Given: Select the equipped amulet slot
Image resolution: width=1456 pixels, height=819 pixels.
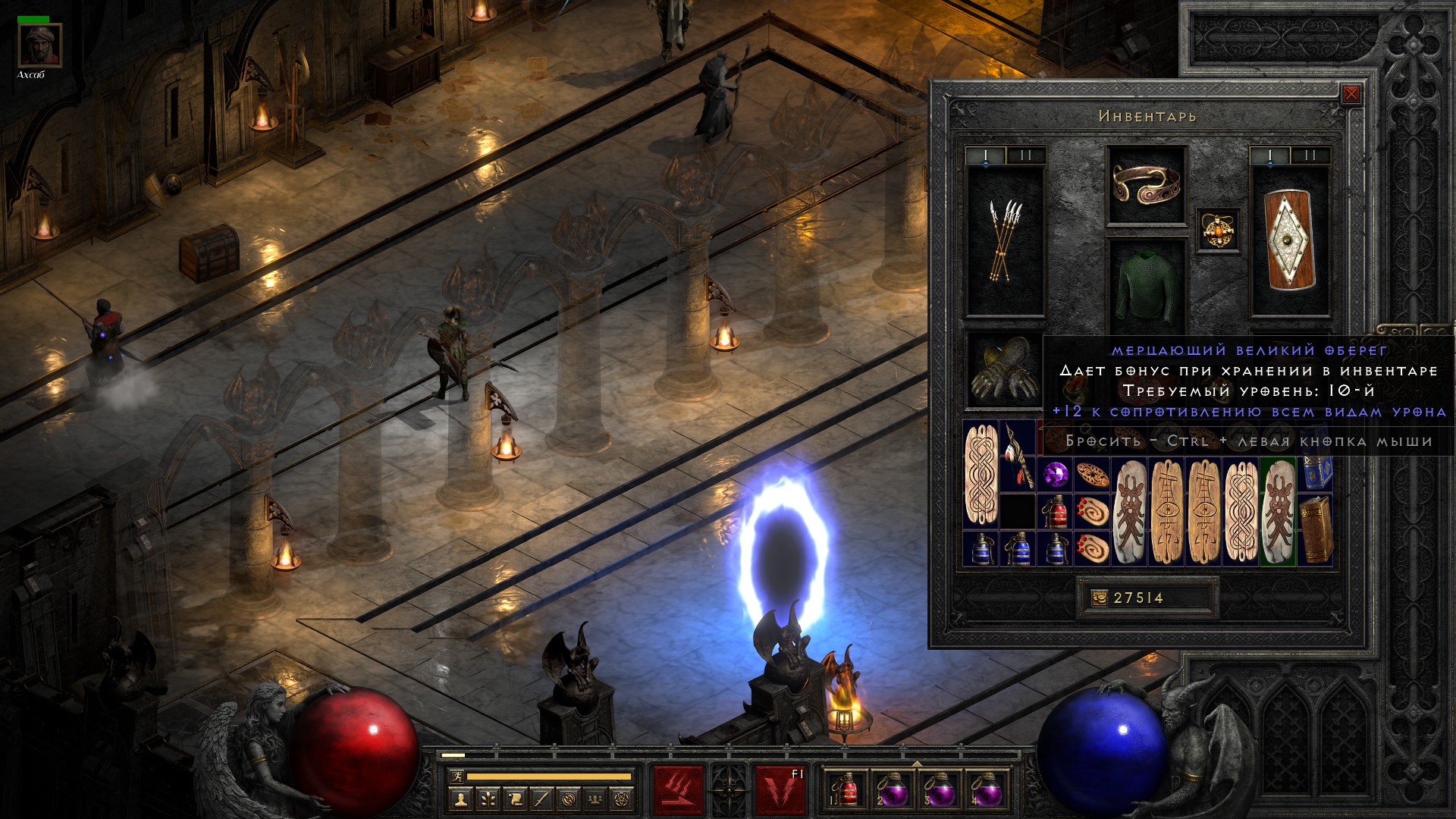Looking at the screenshot, I should (1219, 230).
